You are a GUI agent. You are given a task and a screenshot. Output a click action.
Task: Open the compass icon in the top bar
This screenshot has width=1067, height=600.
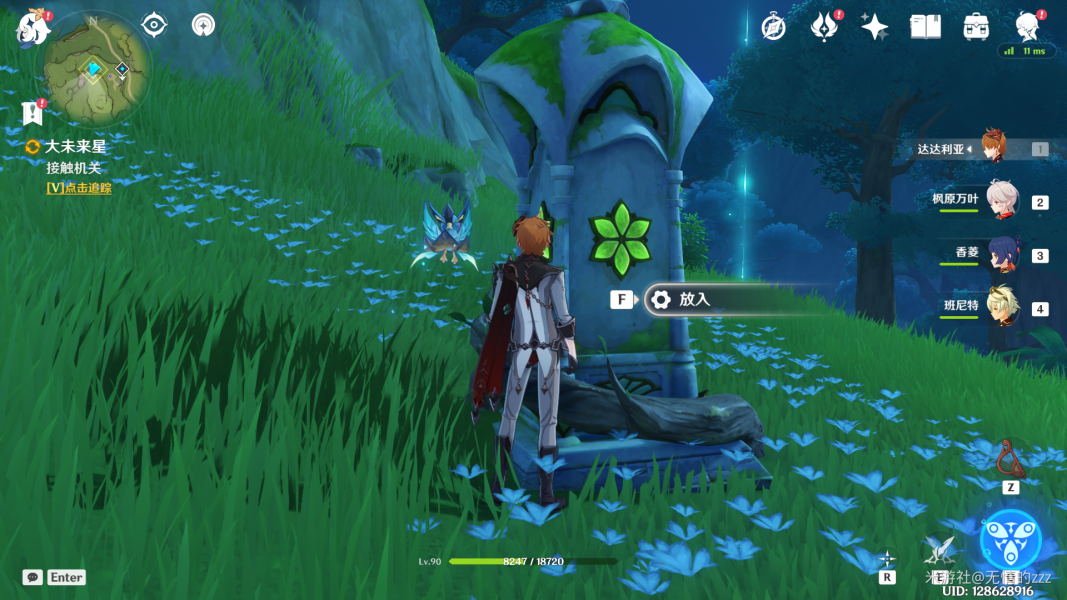[x=773, y=27]
